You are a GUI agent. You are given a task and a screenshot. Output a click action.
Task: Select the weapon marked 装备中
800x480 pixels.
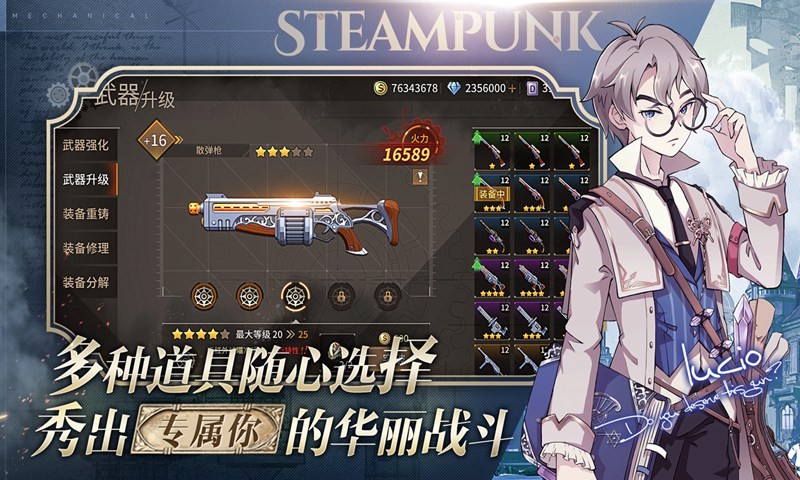point(491,193)
